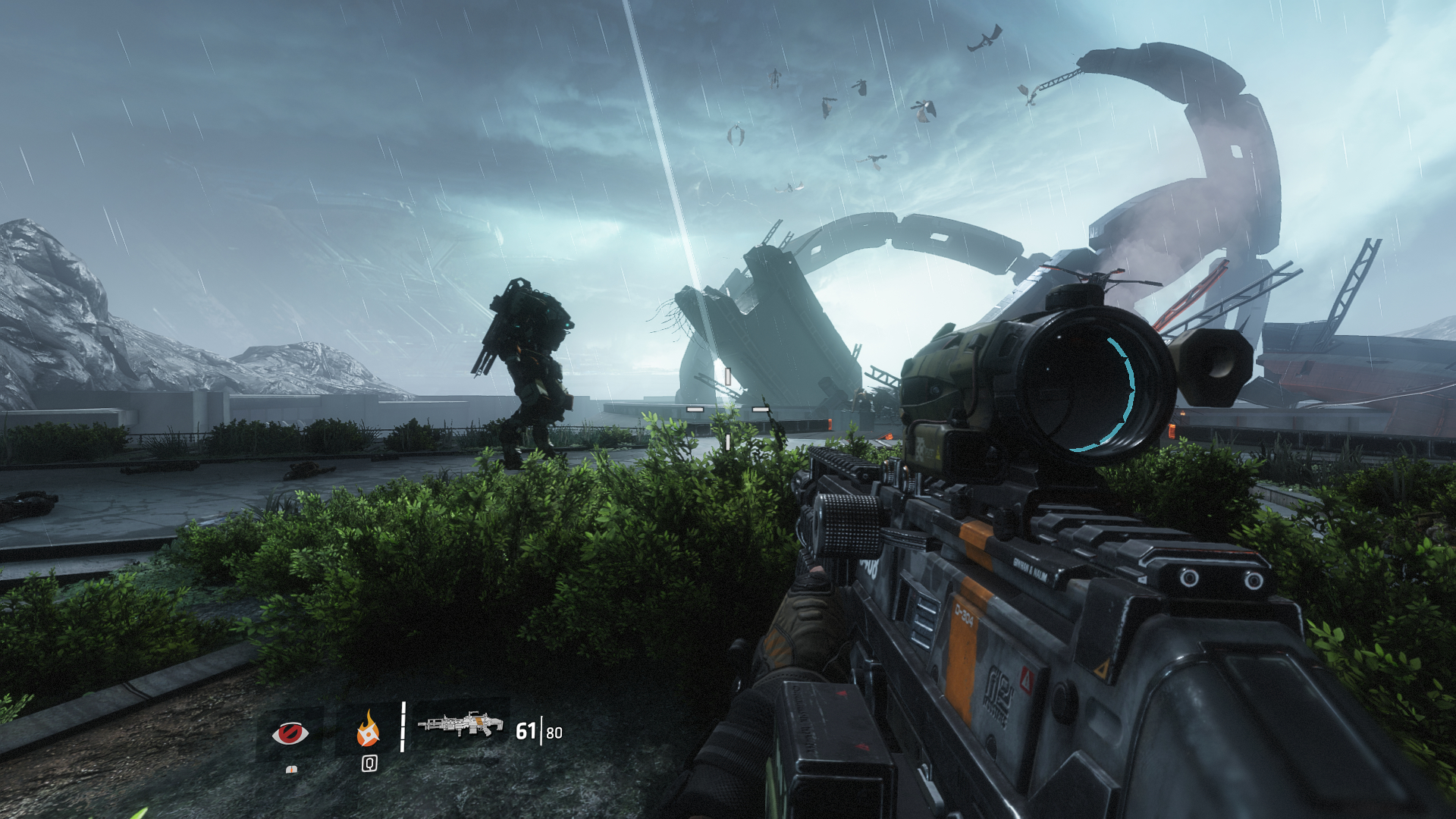This screenshot has width=1456, height=819.
Task: Expand the right horizontal reticle dash marker
Action: coord(761,409)
